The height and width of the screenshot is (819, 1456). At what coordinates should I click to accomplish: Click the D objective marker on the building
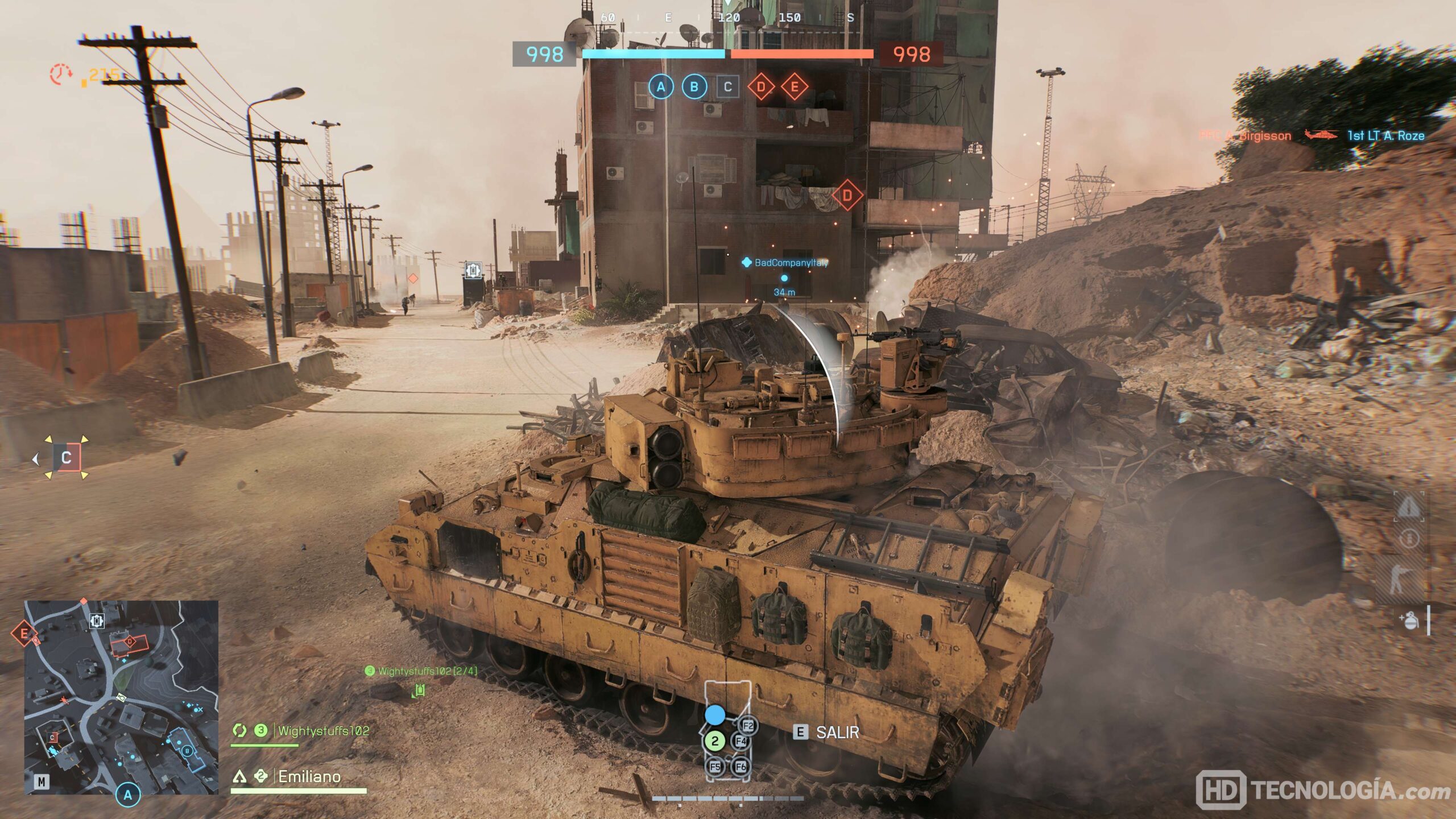(847, 195)
